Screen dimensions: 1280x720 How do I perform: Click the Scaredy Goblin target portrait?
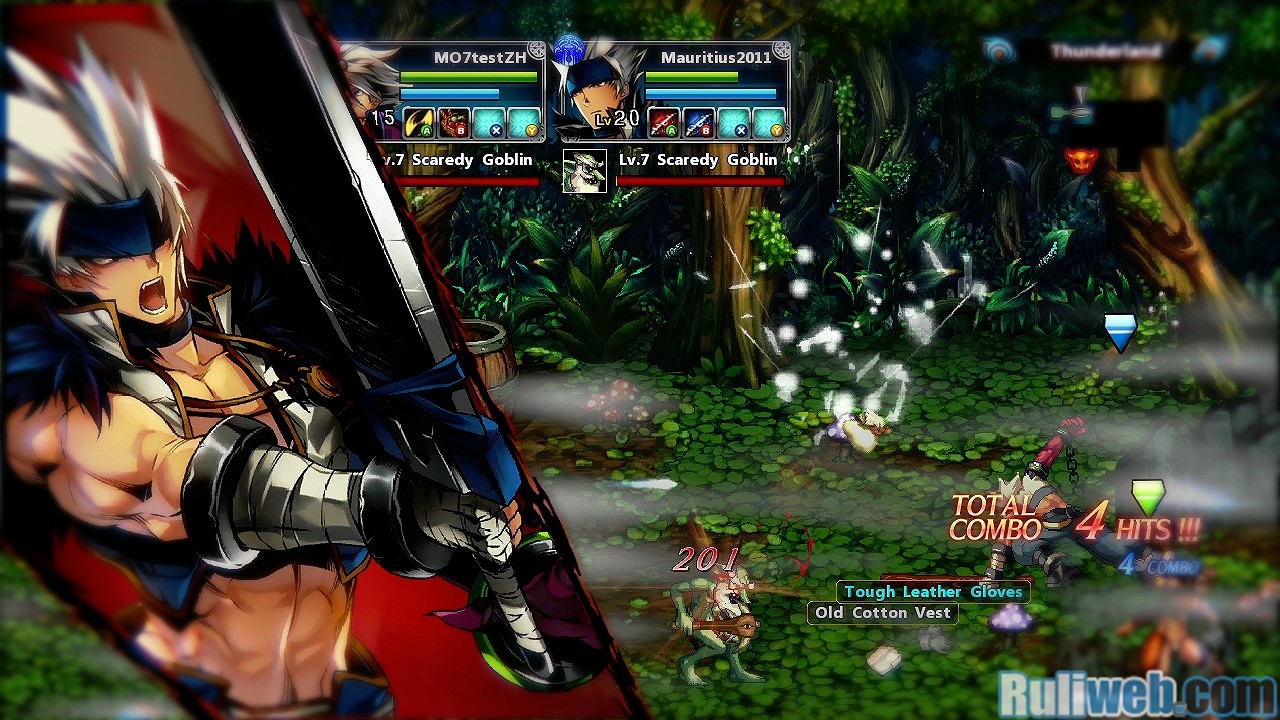[x=584, y=171]
